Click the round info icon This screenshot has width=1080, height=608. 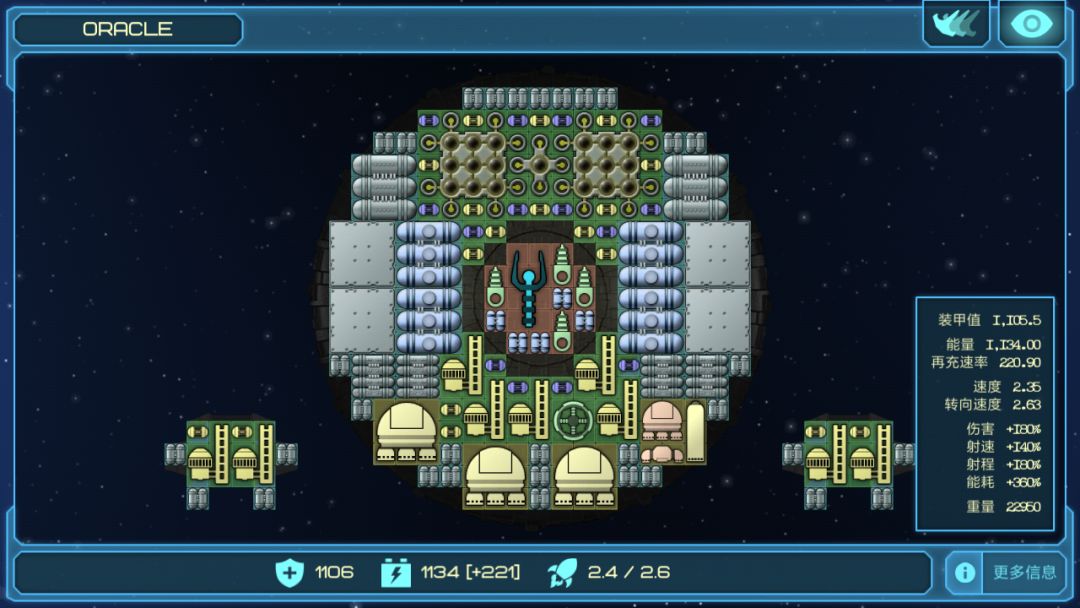[x=964, y=572]
